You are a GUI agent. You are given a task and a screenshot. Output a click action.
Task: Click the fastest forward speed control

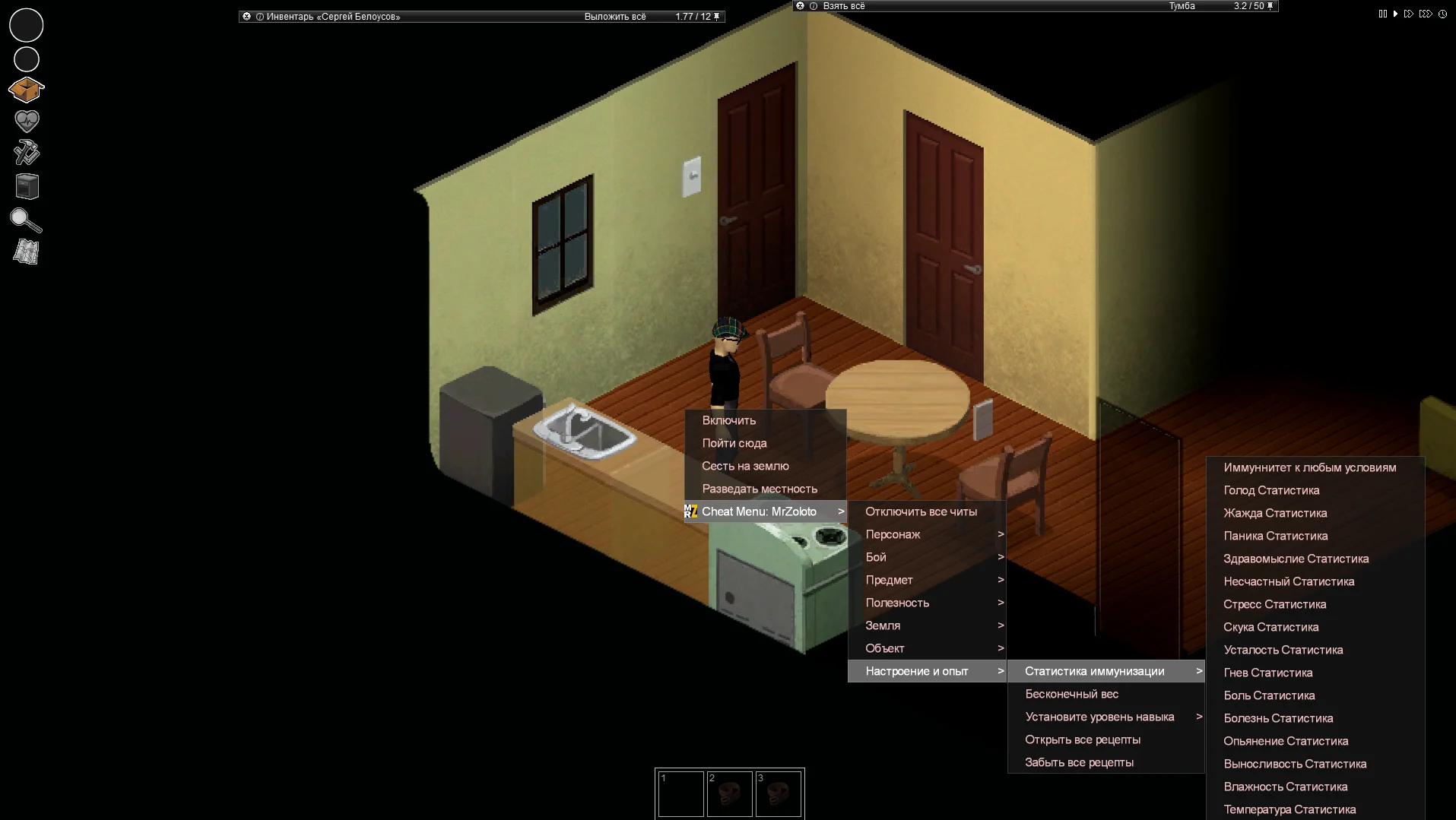click(x=1426, y=13)
